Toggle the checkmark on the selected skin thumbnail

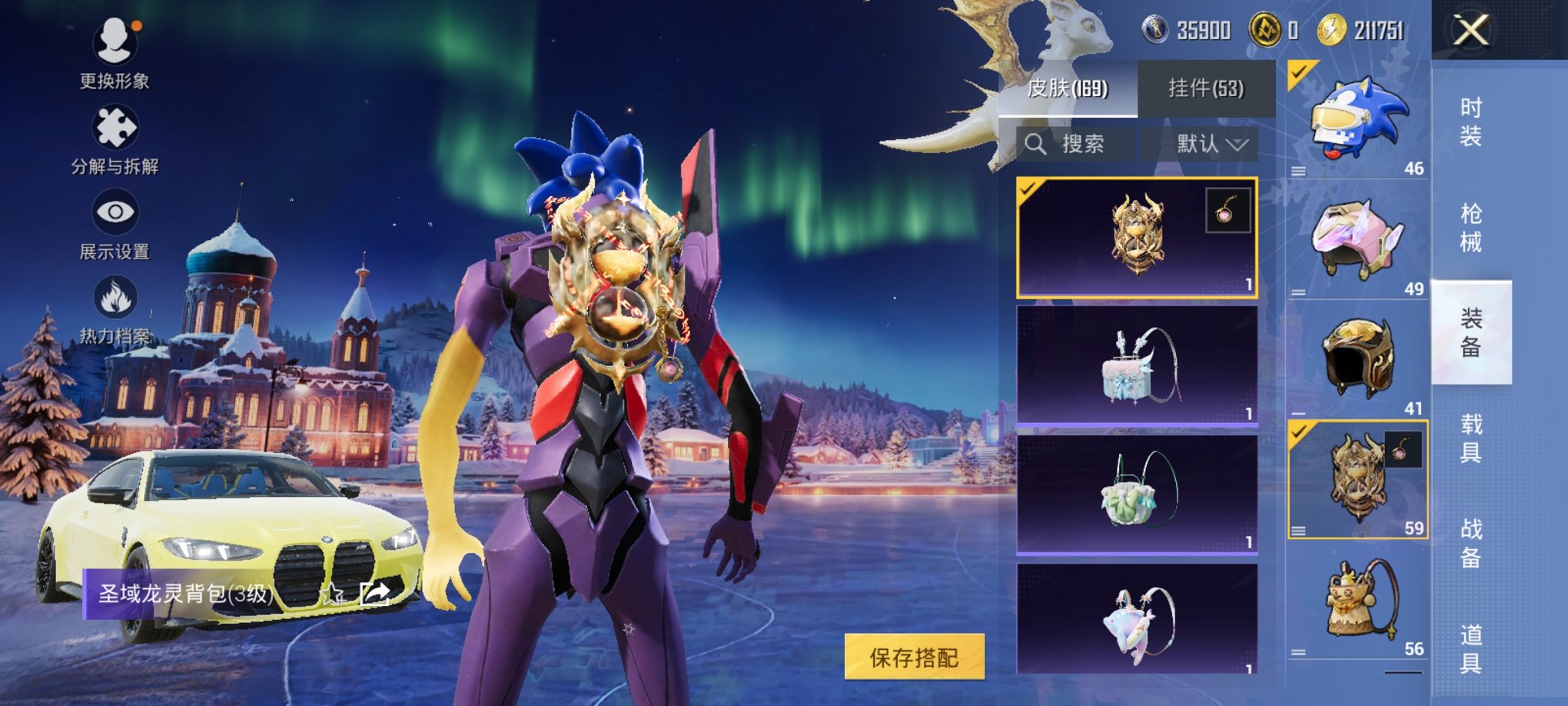pos(1026,191)
